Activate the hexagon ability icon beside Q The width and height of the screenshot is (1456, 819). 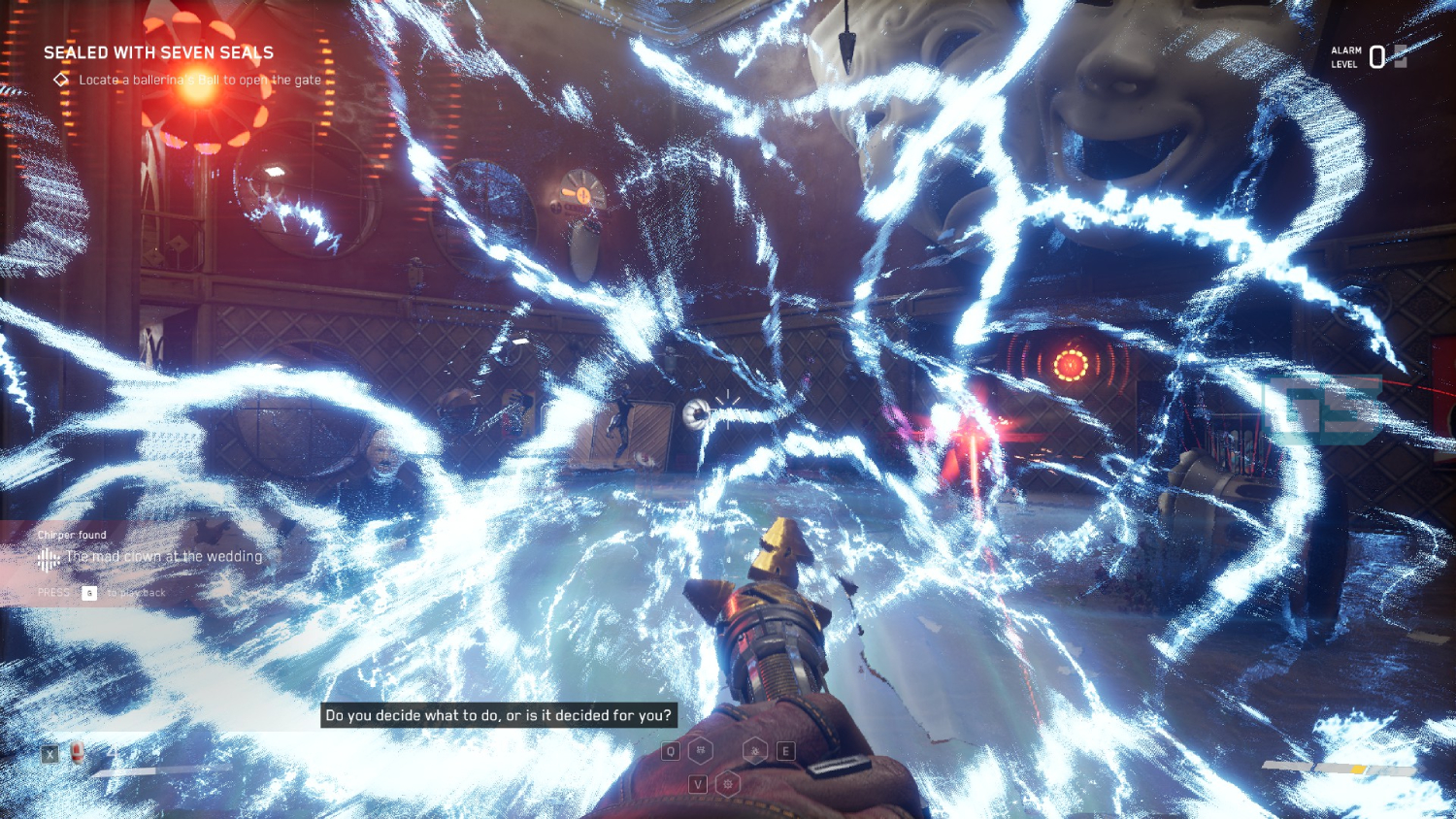click(x=701, y=750)
